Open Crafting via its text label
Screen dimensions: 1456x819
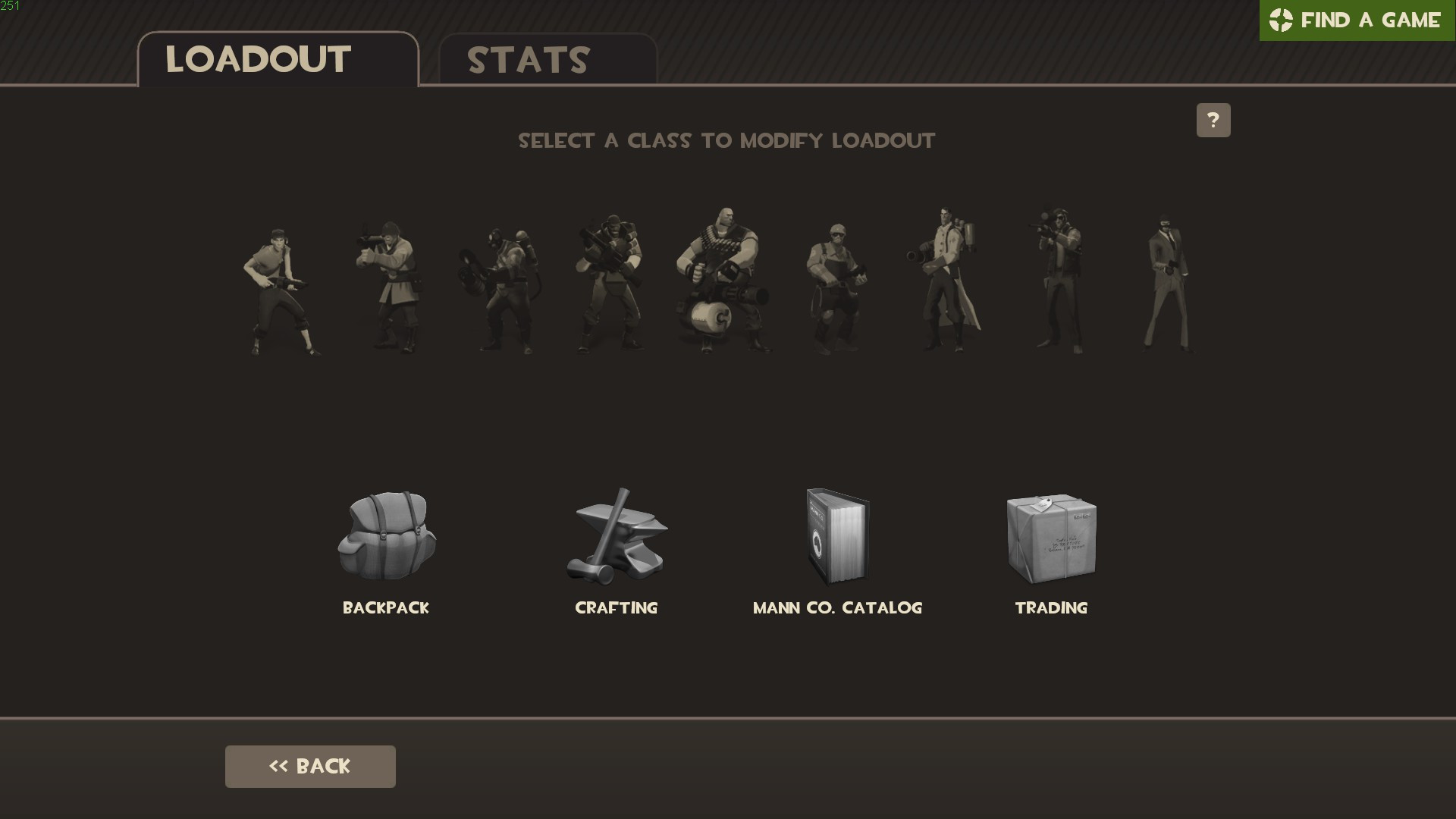tap(617, 607)
